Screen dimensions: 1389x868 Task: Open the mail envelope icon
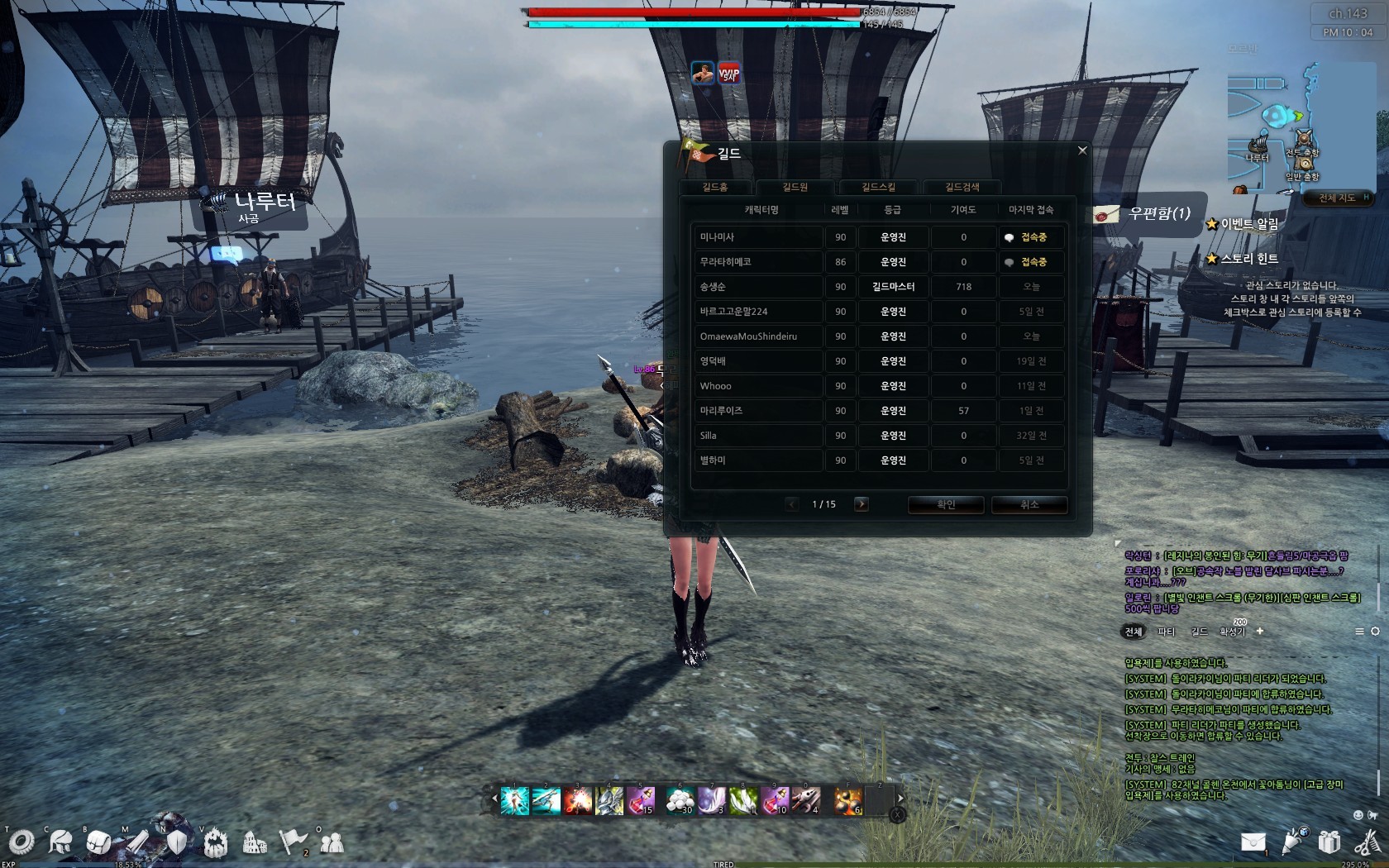coord(1253,842)
